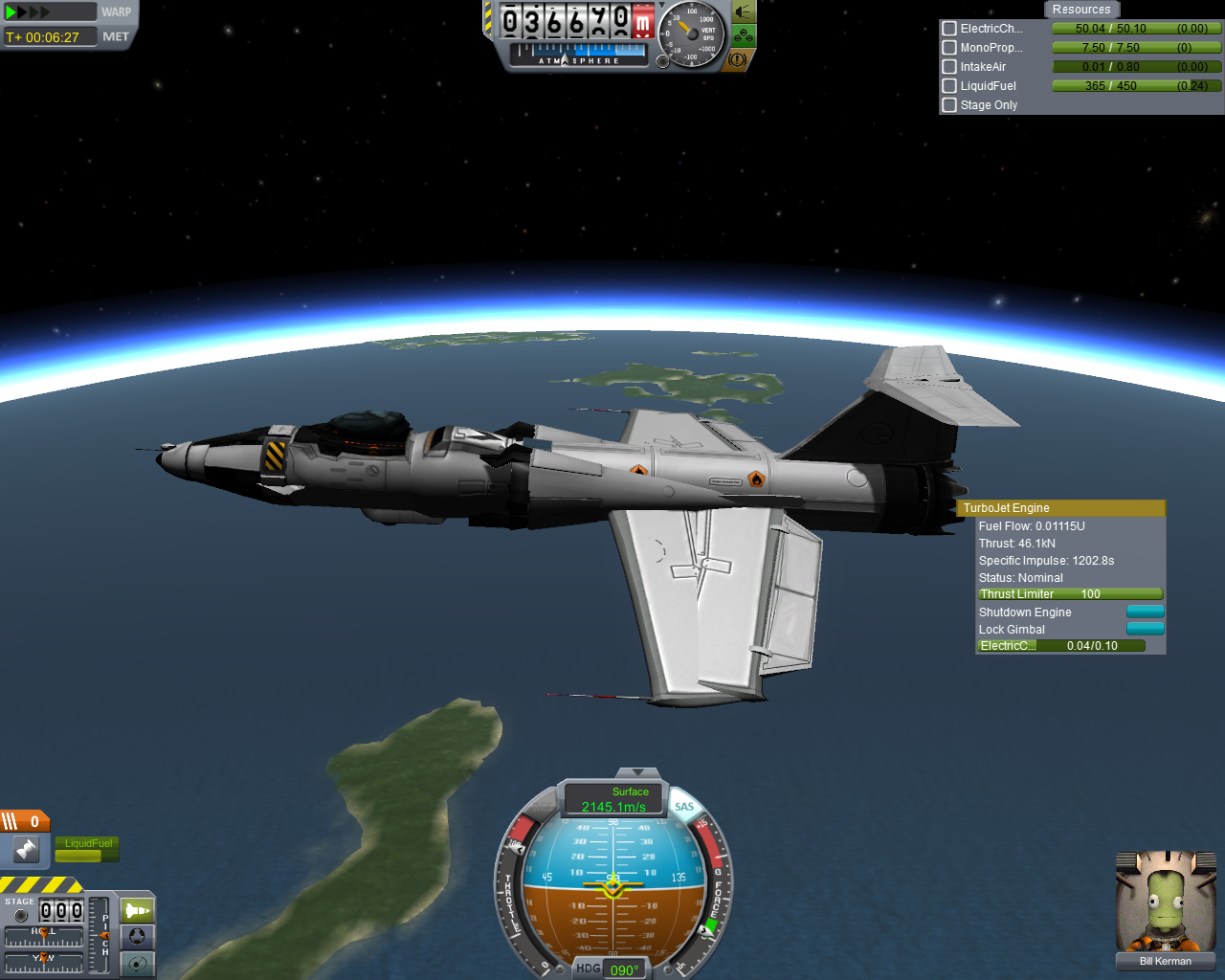Check the ElectricCharge resource checkbox
Screen dimensions: 1225x980
[x=949, y=29]
